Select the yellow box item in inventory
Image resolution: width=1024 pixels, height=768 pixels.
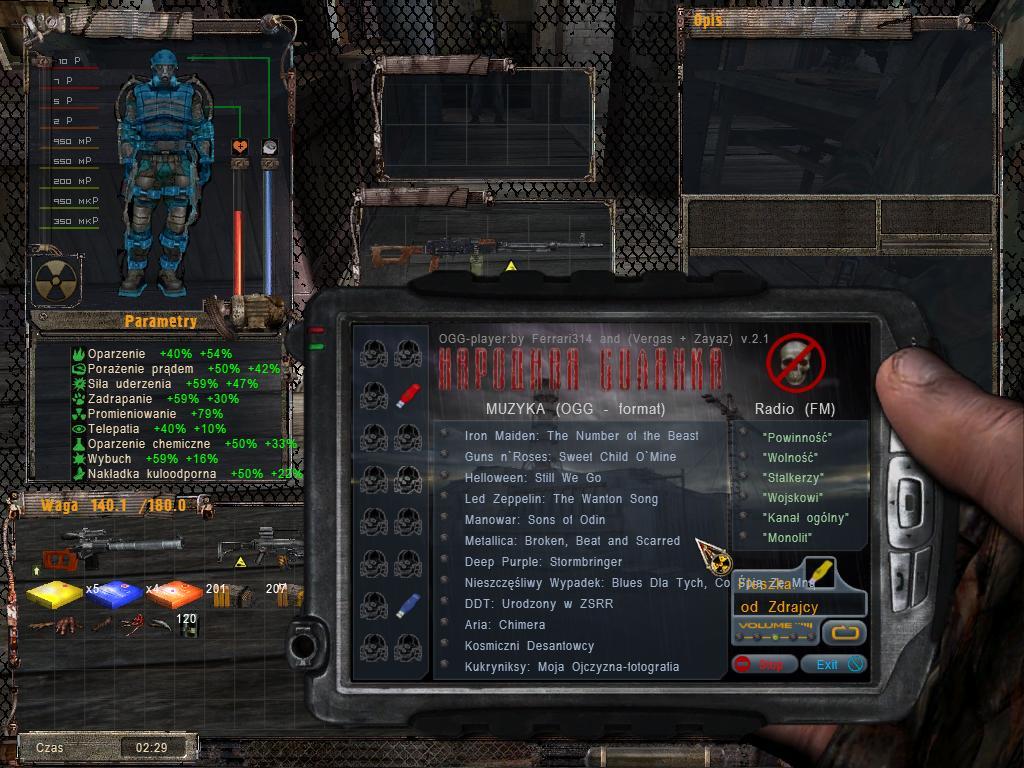[55, 595]
